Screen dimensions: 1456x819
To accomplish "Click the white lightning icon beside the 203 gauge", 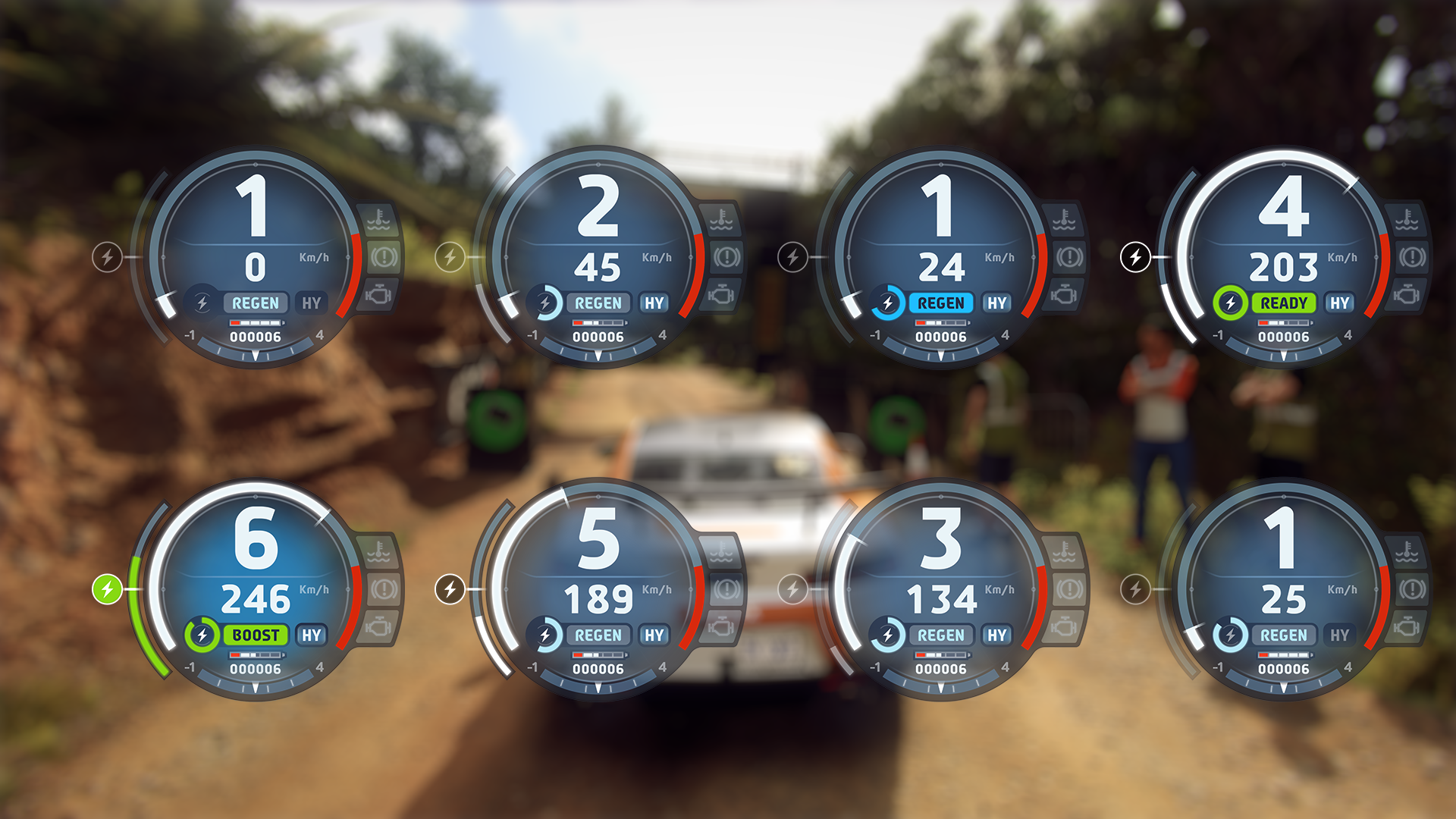I will point(1135,257).
